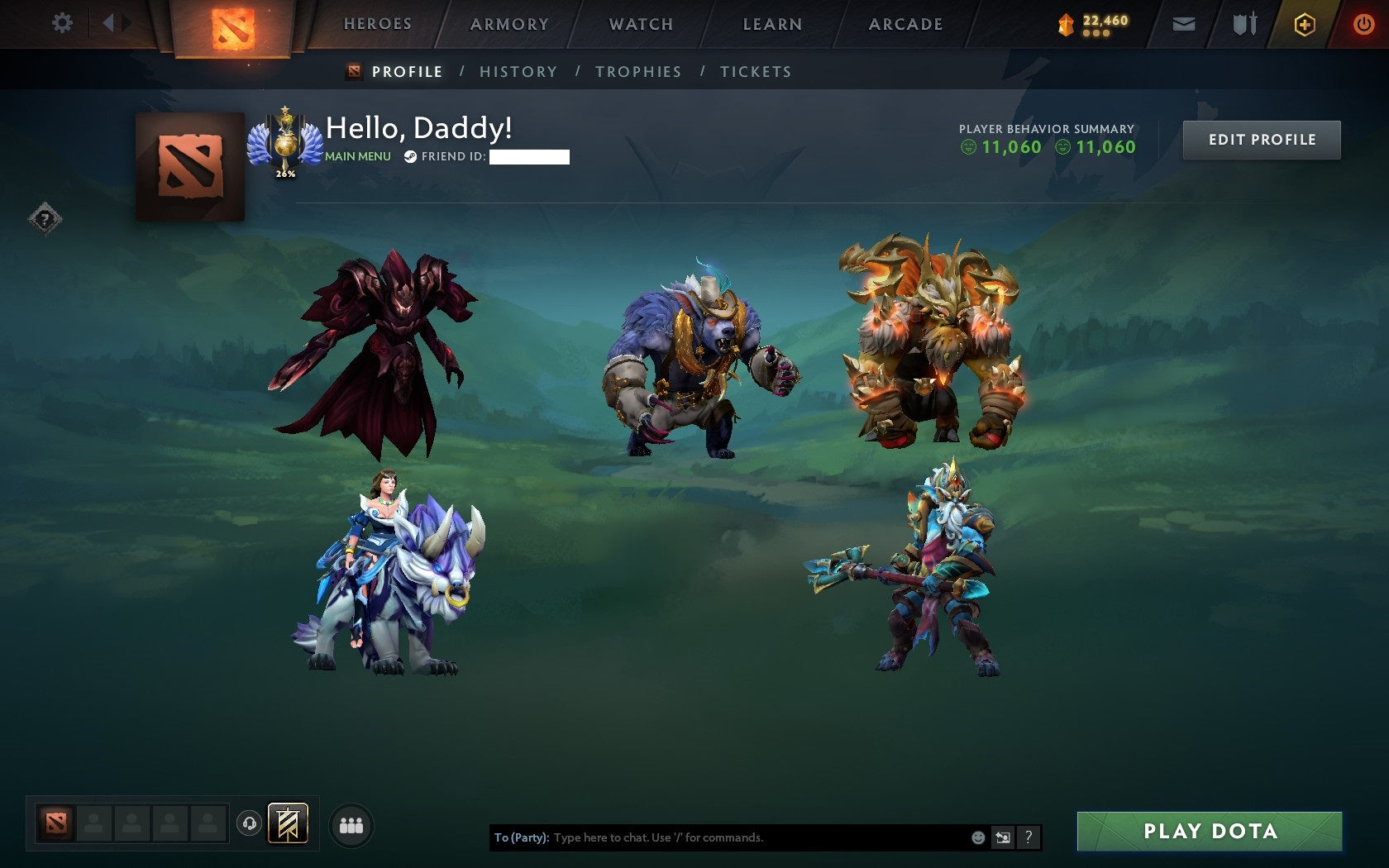Click the gold Dota Plus hexagon icon
Viewport: 1389px width, 868px height.
pyautogui.click(x=1306, y=24)
